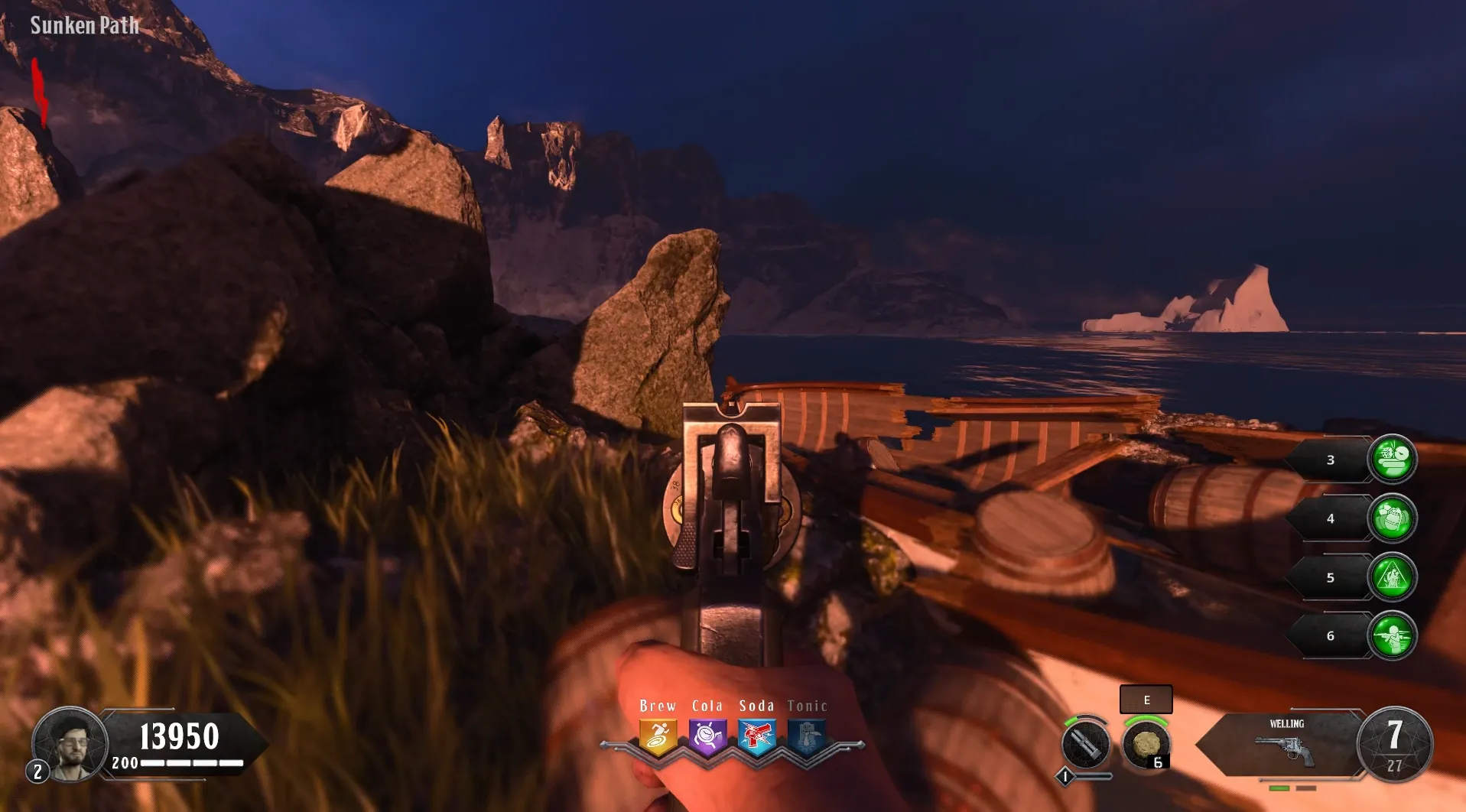Select the special weapon icon with charge arc

(x=1085, y=744)
